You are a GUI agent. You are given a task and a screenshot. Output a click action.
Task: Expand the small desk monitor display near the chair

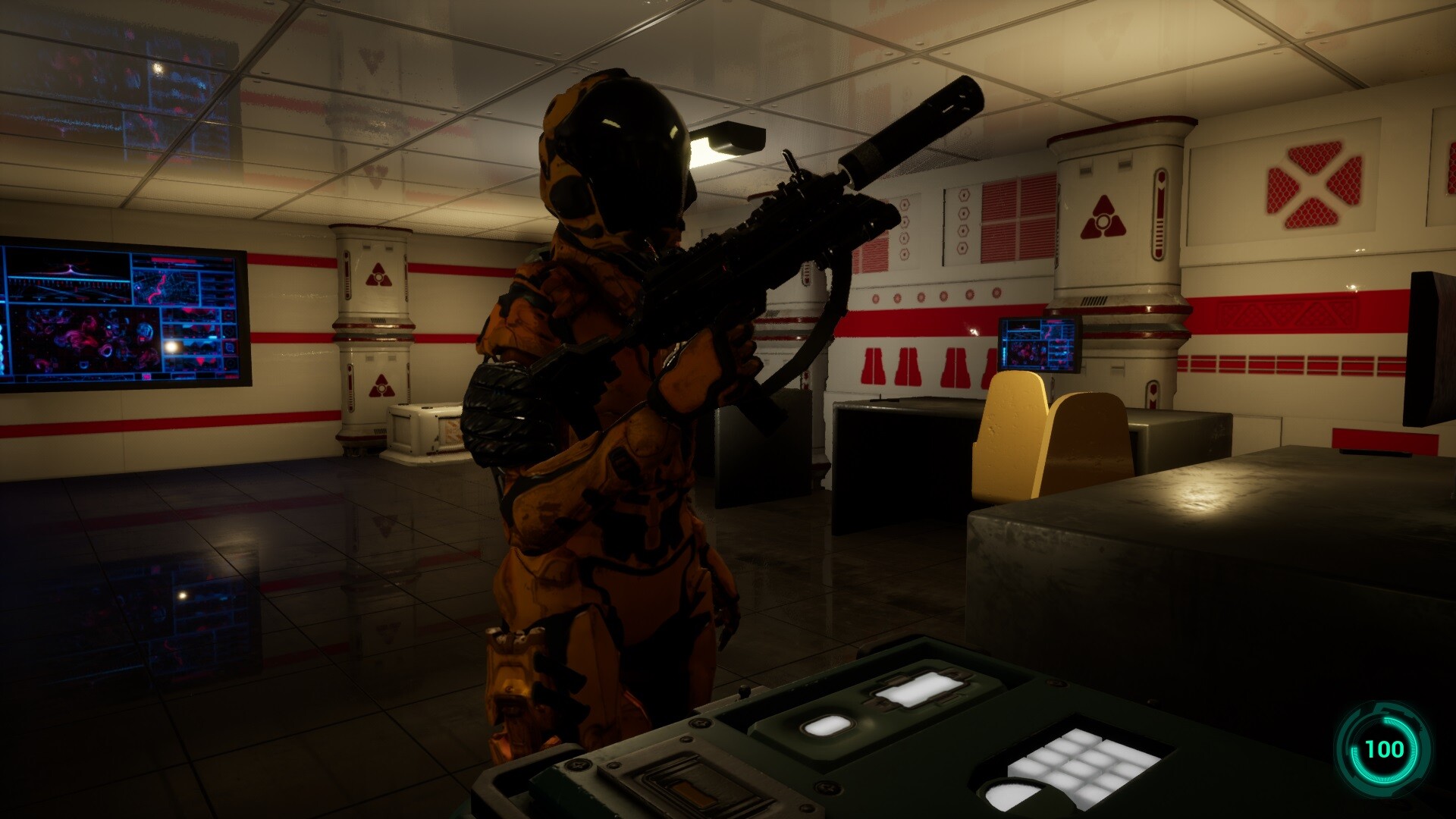coord(1039,345)
